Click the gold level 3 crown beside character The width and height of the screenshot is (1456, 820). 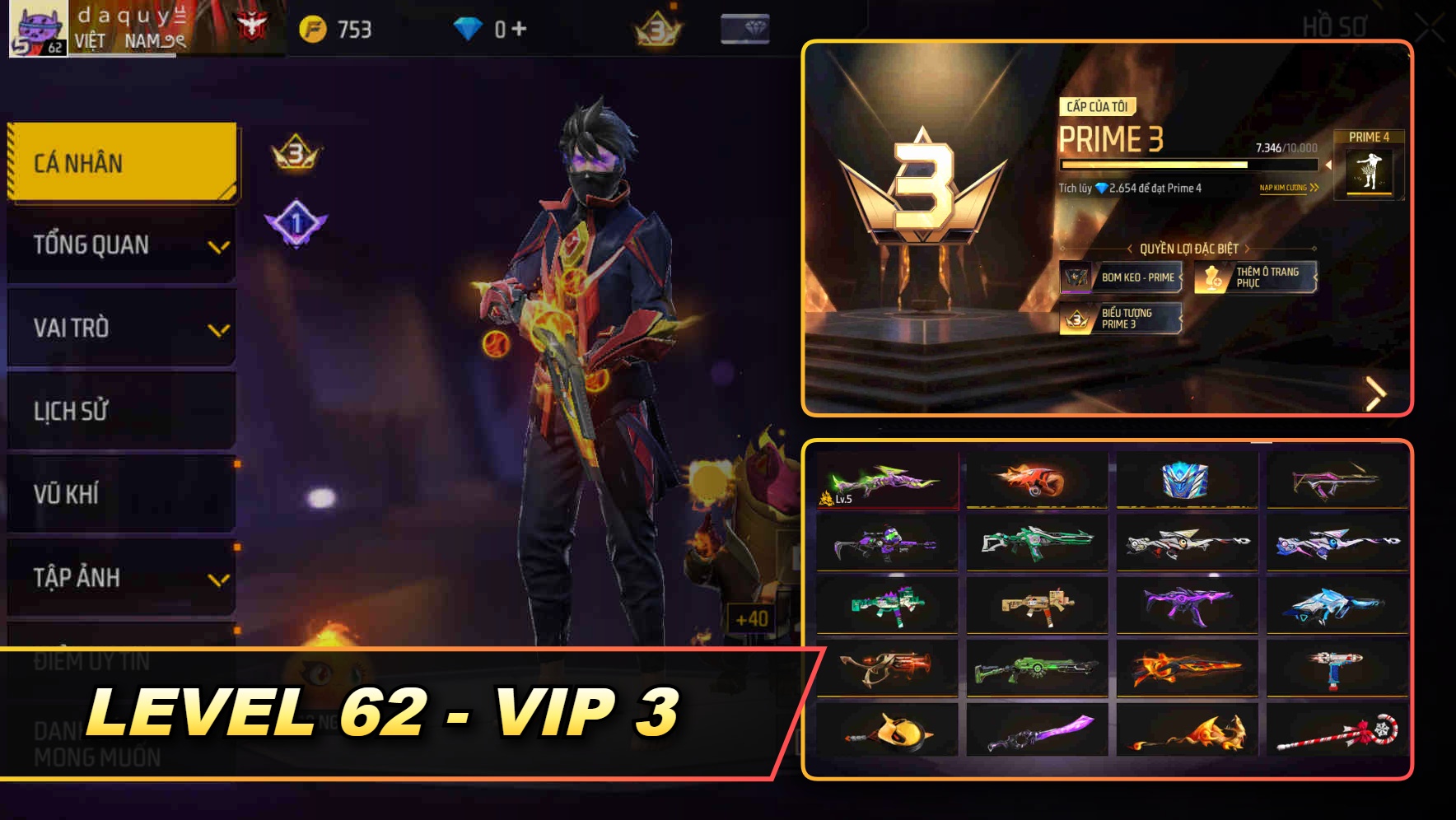(x=295, y=151)
